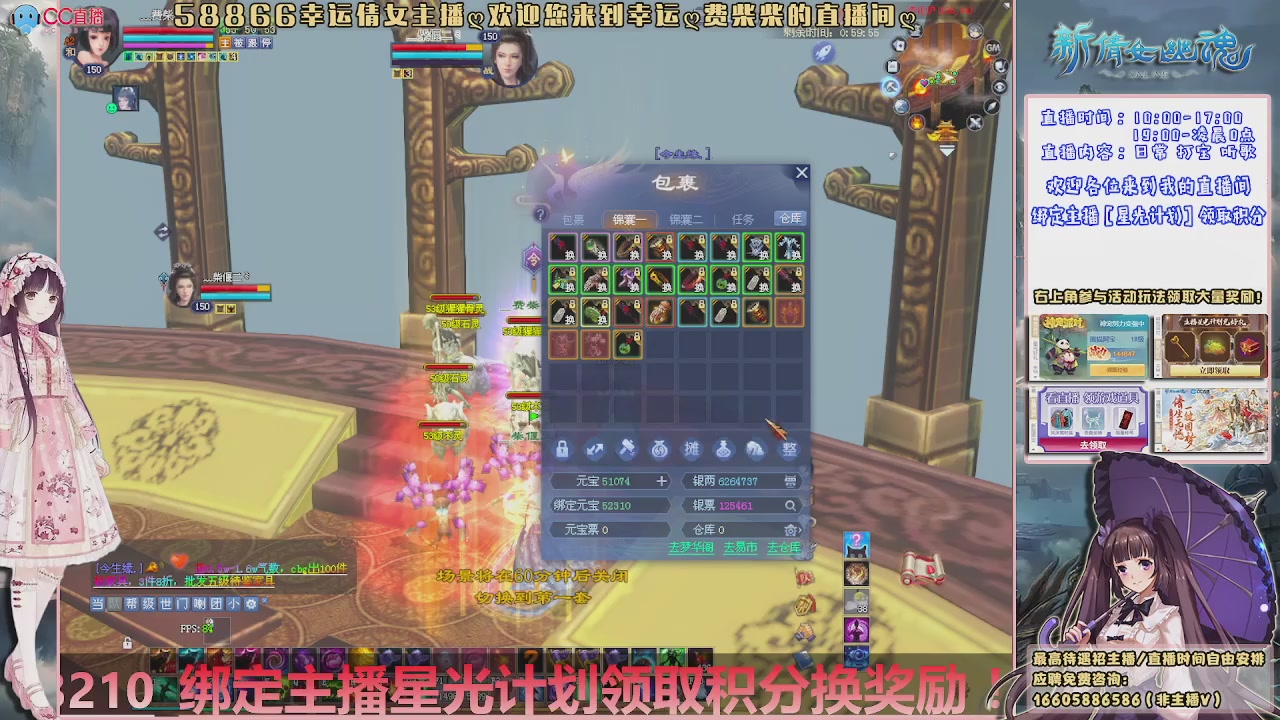
Task: Toggle the lock mode icon in bag toolbar
Action: click(x=561, y=450)
